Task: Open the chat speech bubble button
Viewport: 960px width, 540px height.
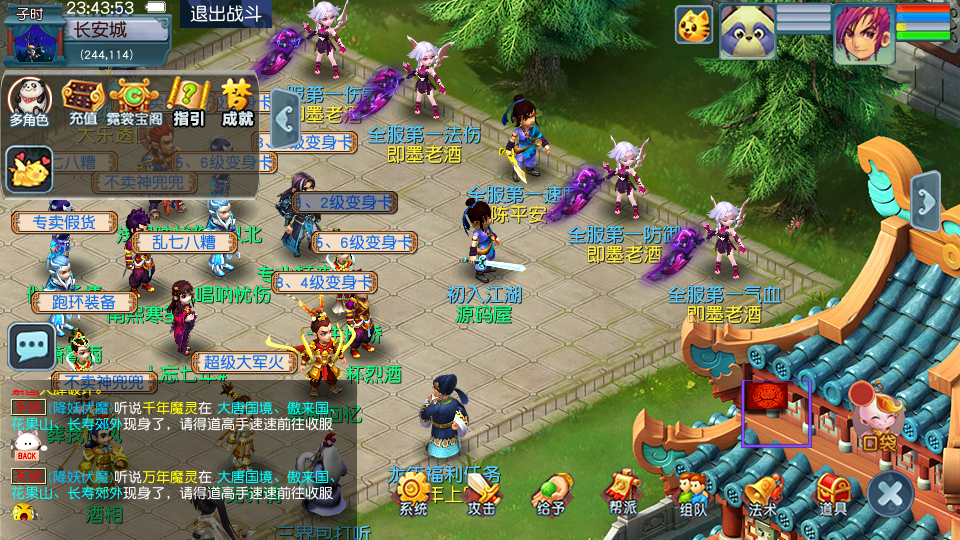Action: click(x=32, y=346)
